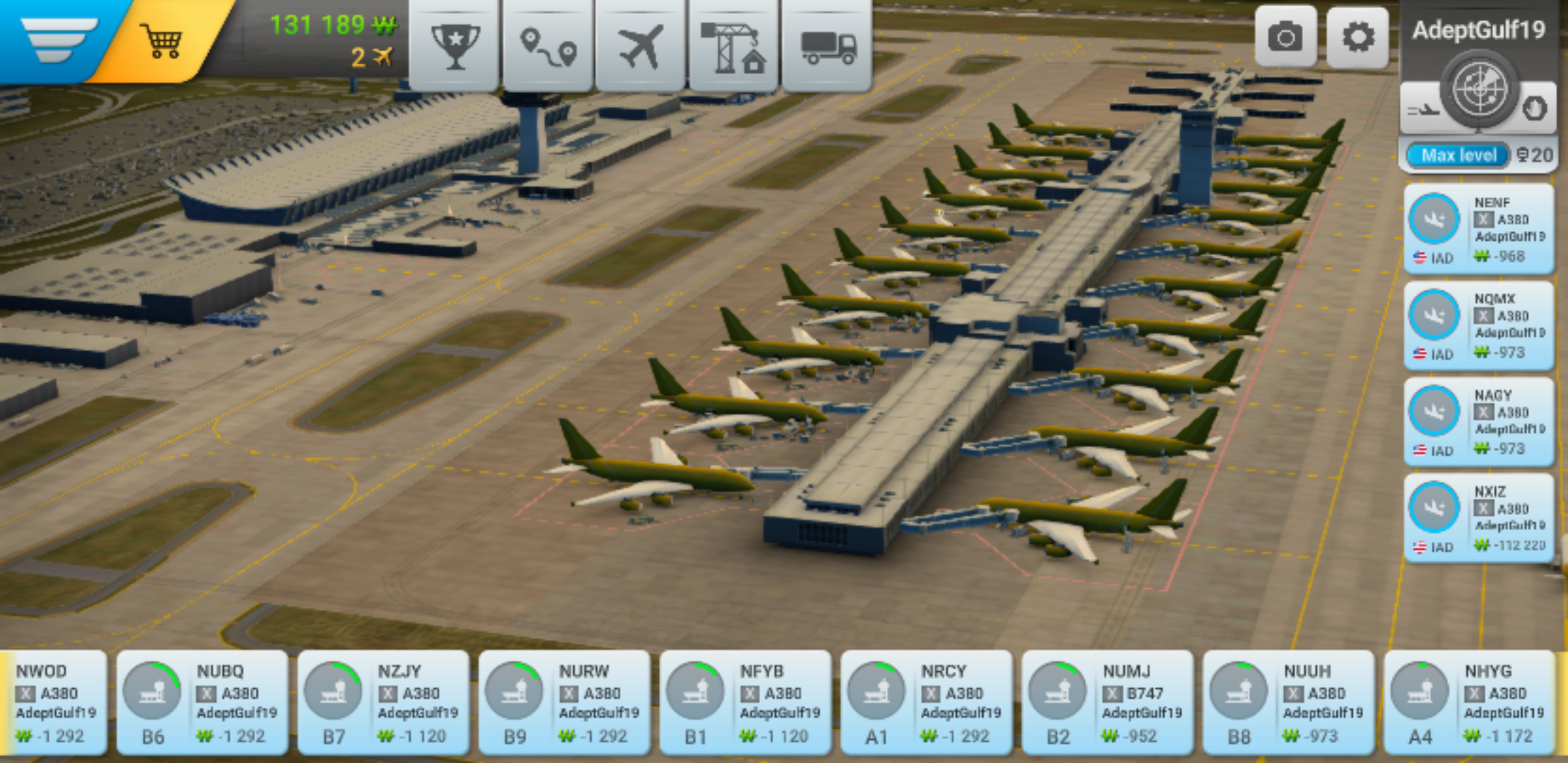Select arriving flight NXIZ card
1568x763 pixels.
[x=1479, y=518]
